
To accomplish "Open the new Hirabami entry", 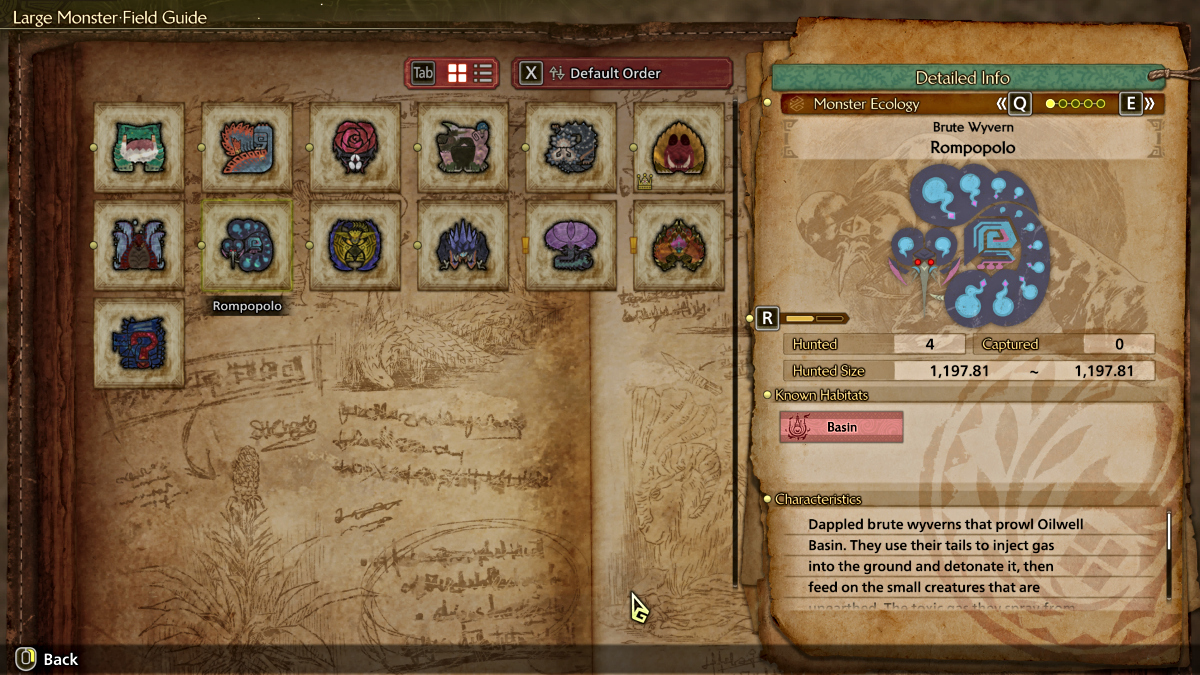I will coord(571,245).
